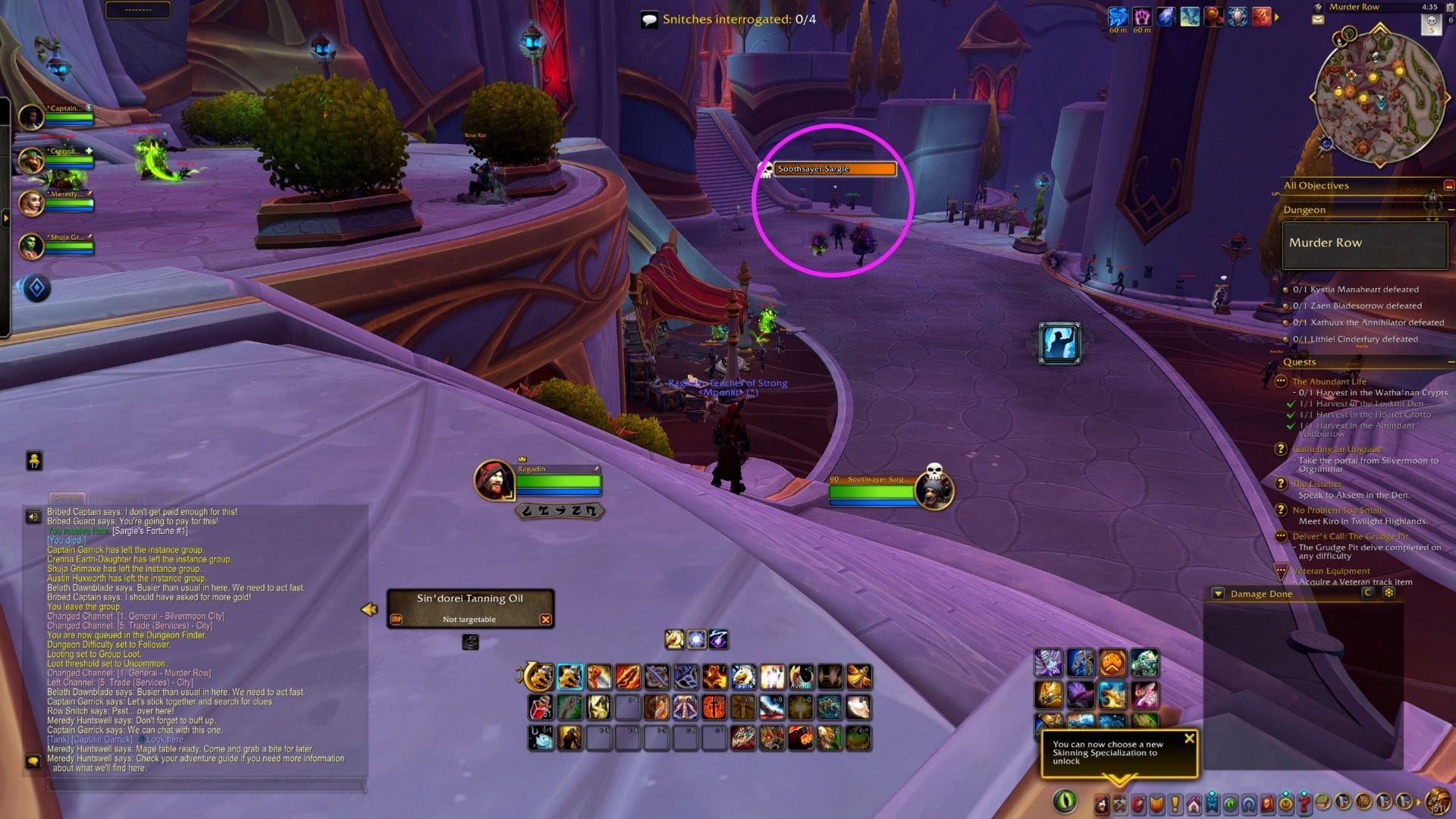This screenshot has width=1456, height=819.
Task: Open the Guild and Communities panel
Action: (1211, 802)
